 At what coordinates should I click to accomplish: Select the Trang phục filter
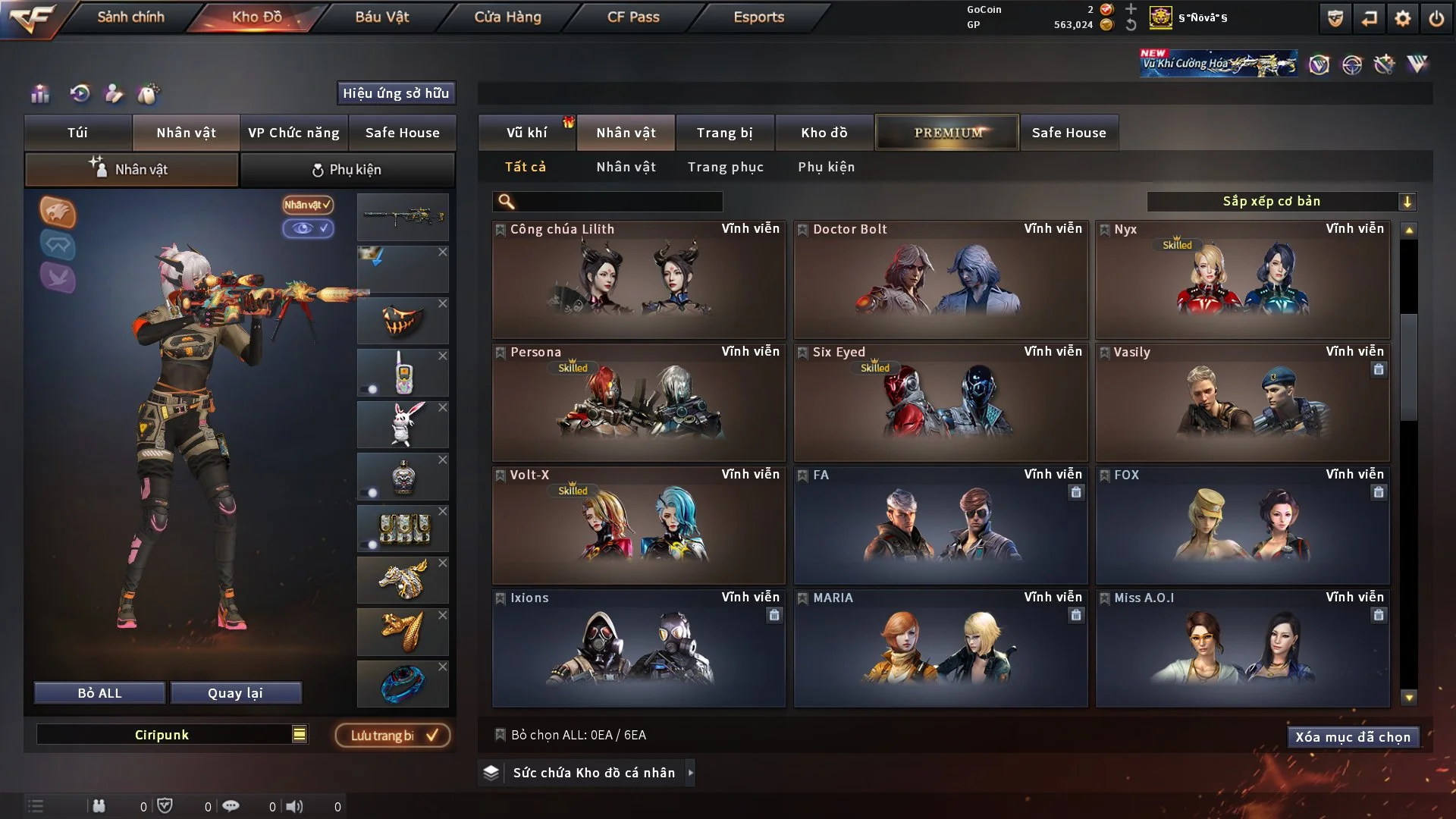[x=725, y=167]
